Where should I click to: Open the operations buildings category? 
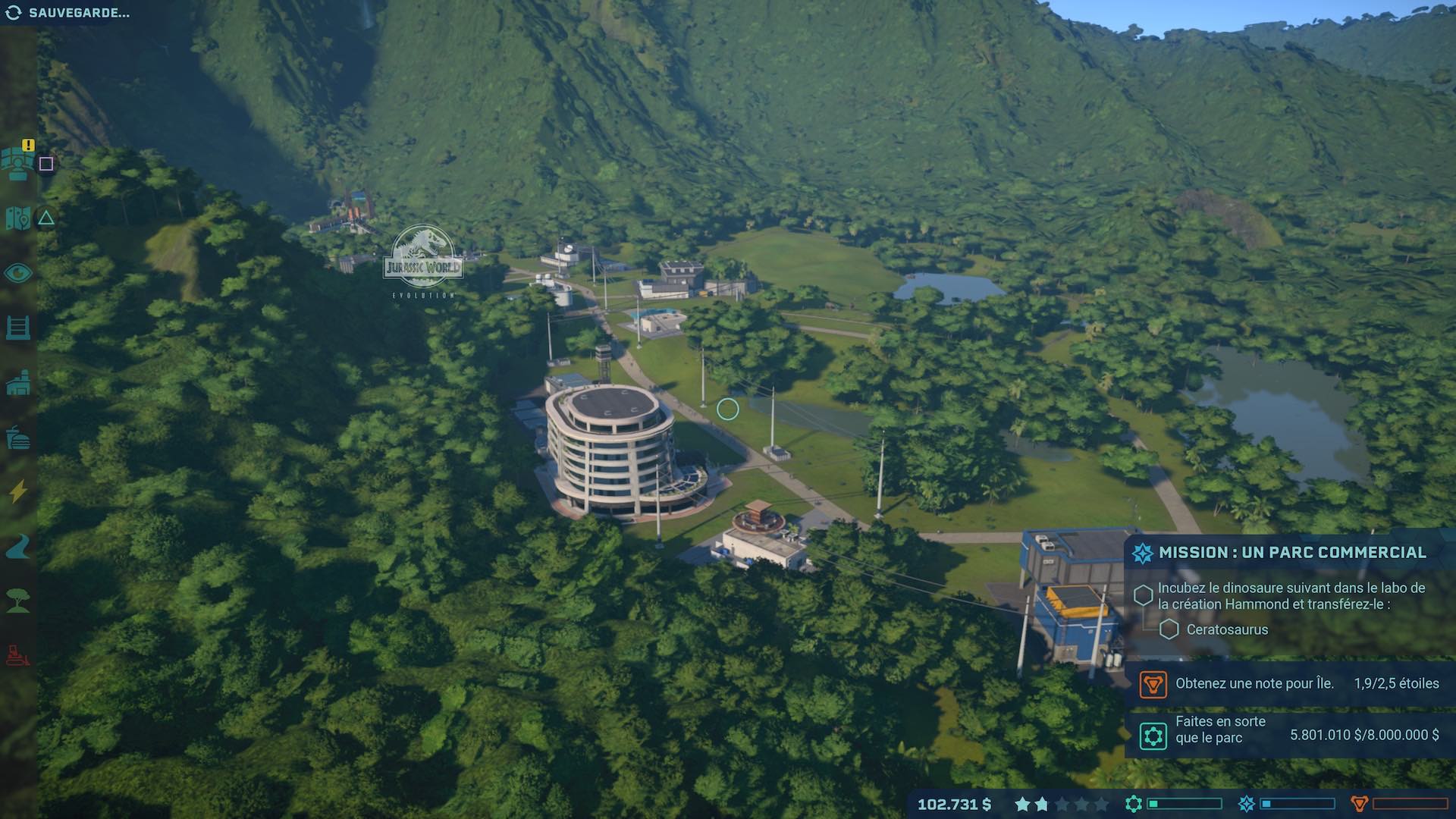pyautogui.click(x=18, y=383)
